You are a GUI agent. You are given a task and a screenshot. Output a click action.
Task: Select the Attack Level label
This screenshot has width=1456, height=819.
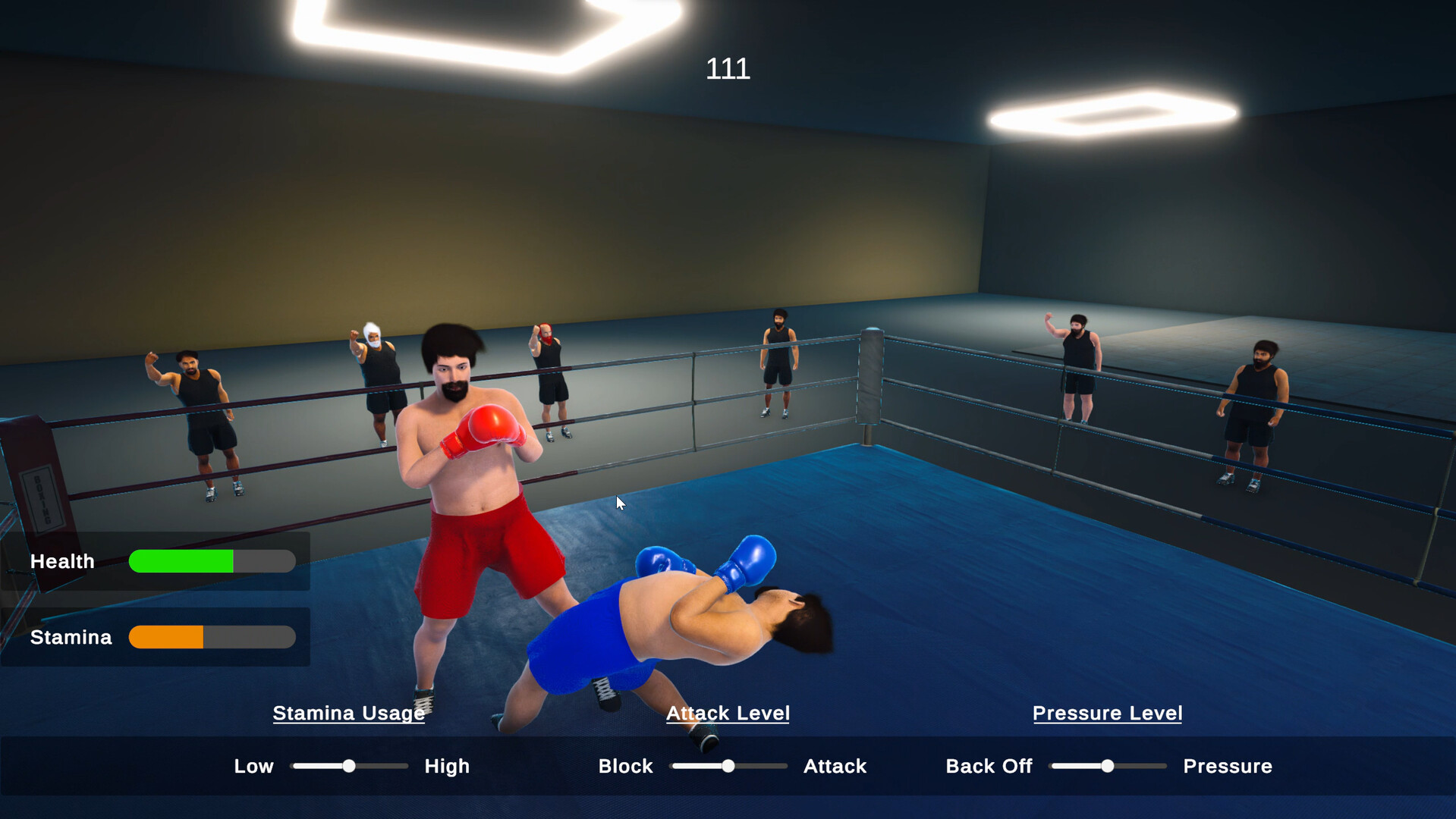coord(728,714)
